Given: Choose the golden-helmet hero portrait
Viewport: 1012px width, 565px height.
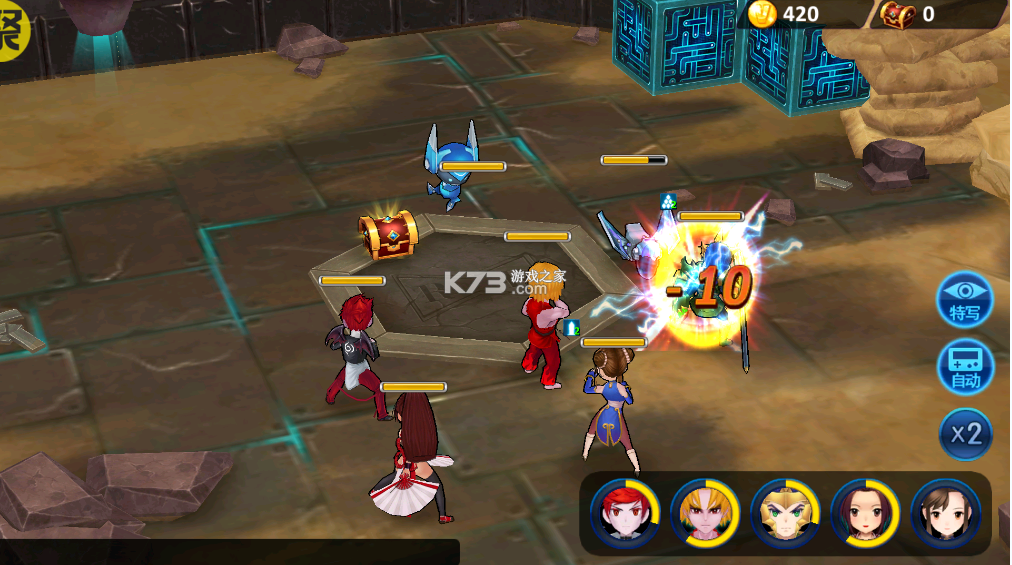Looking at the screenshot, I should pyautogui.click(x=785, y=513).
